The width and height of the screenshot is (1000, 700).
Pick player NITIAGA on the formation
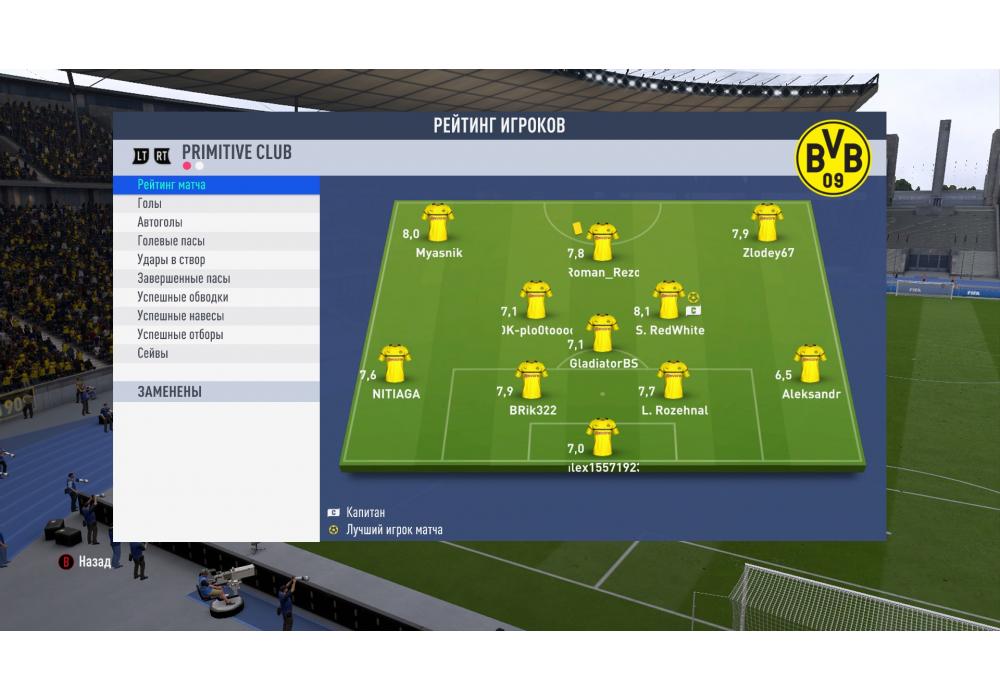[x=395, y=364]
